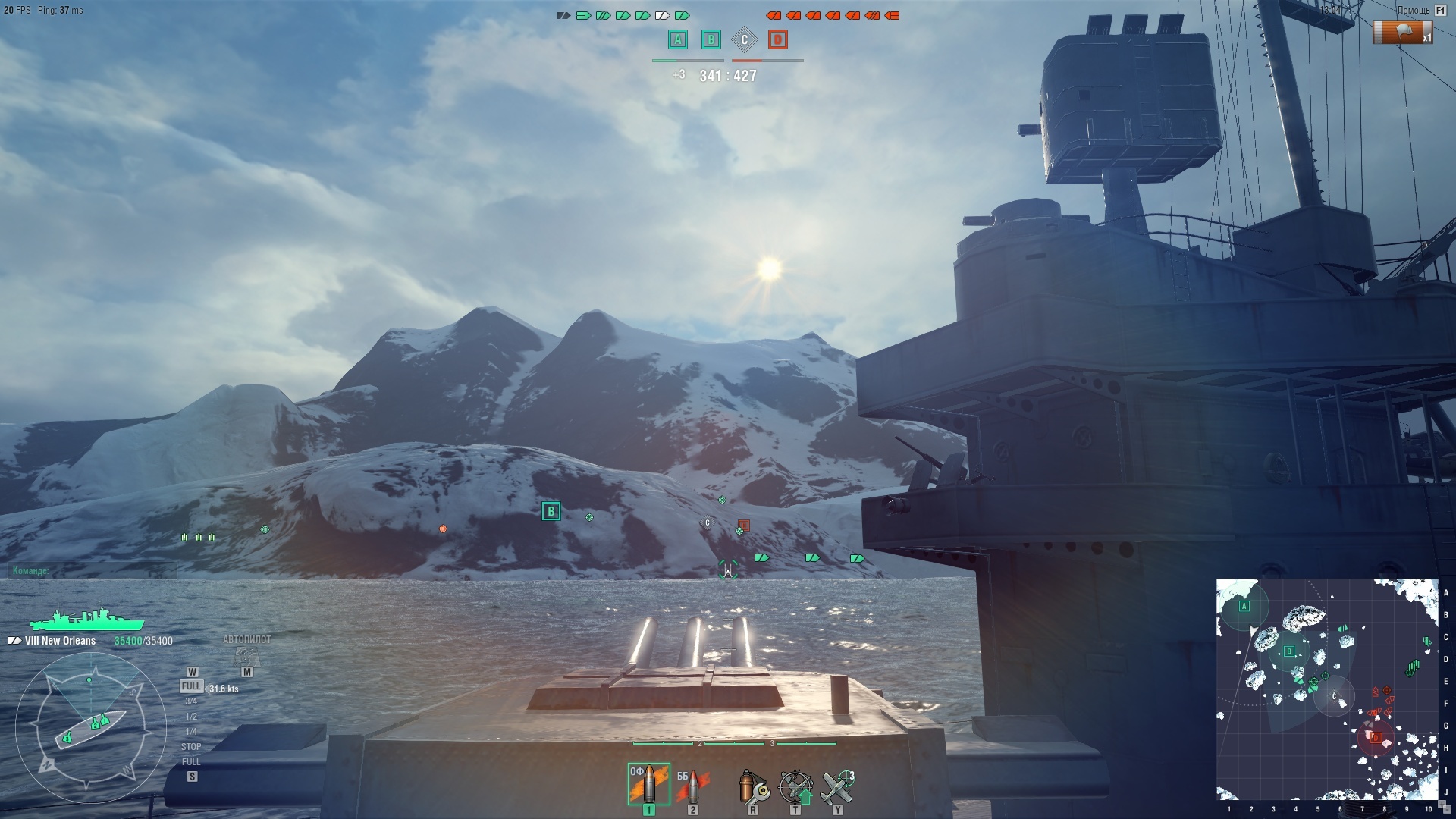Image resolution: width=1456 pixels, height=819 pixels.
Task: Click the ship heading compass
Action: tap(90, 728)
